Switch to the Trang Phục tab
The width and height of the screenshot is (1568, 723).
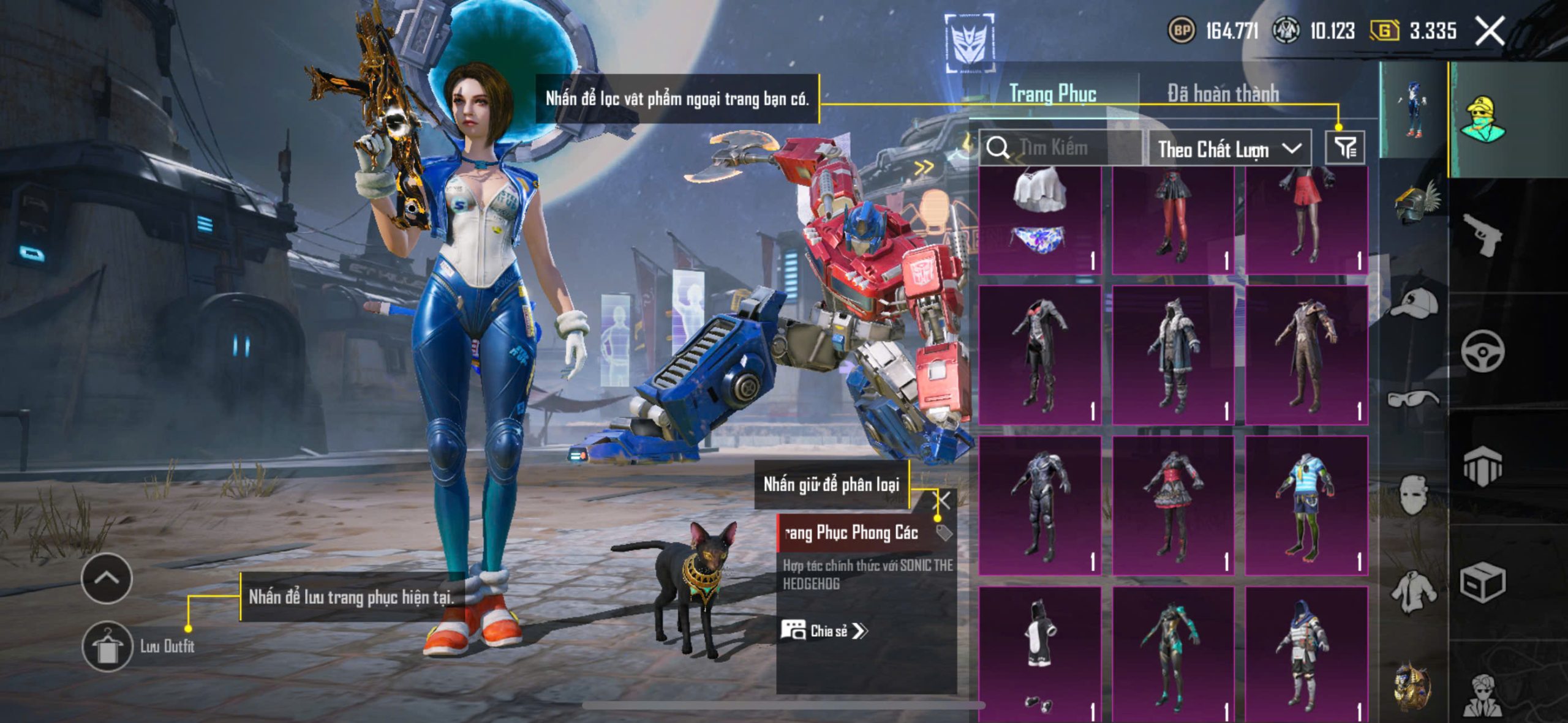point(1052,94)
